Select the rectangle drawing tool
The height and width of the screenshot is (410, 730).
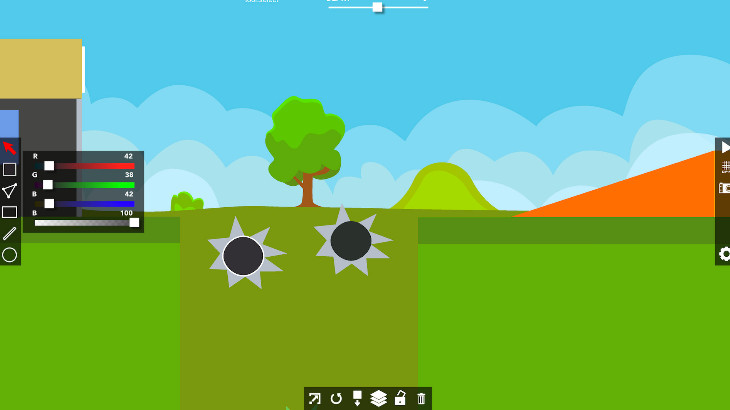click(x=9, y=212)
